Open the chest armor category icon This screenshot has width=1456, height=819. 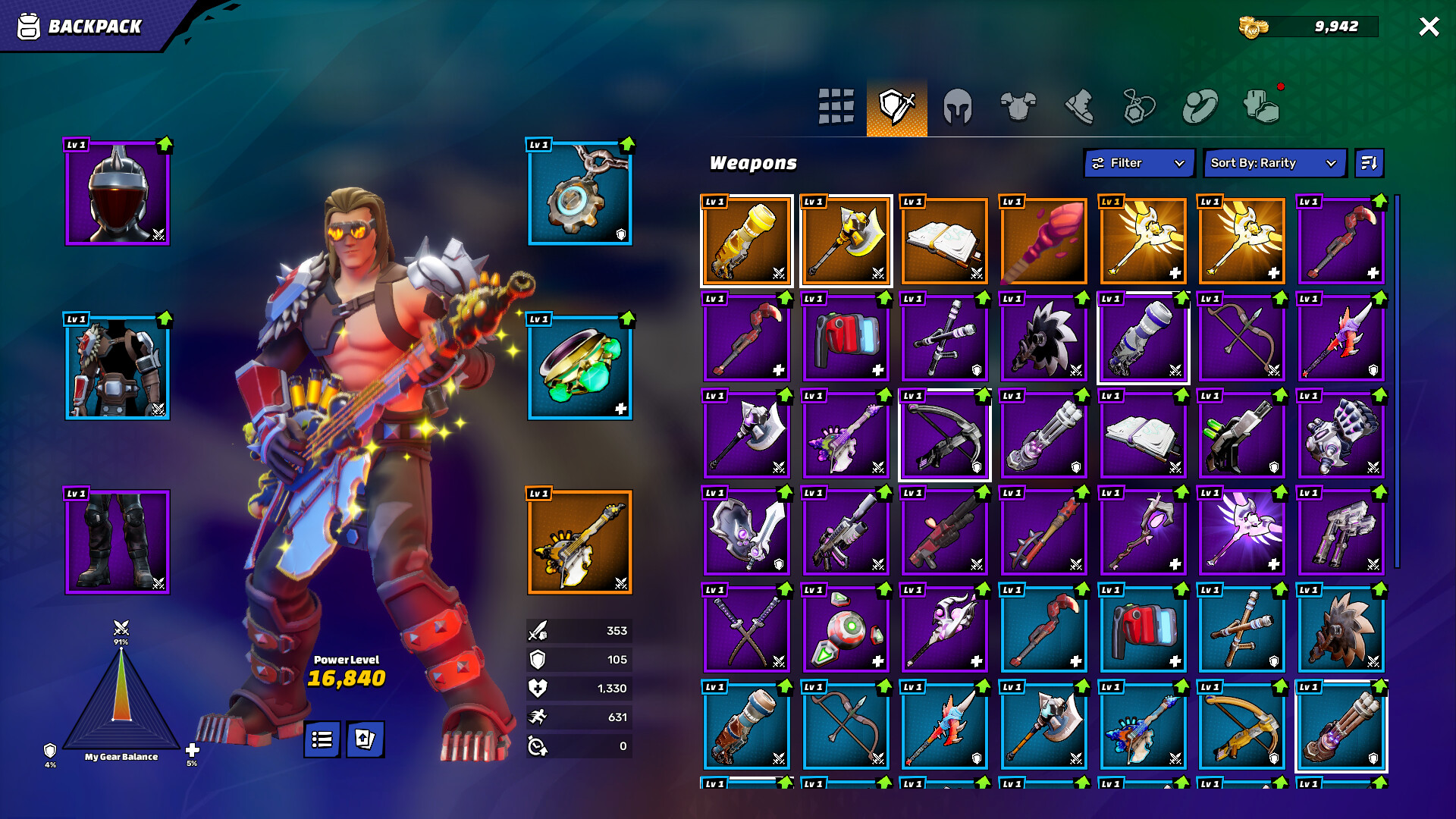pos(1020,105)
